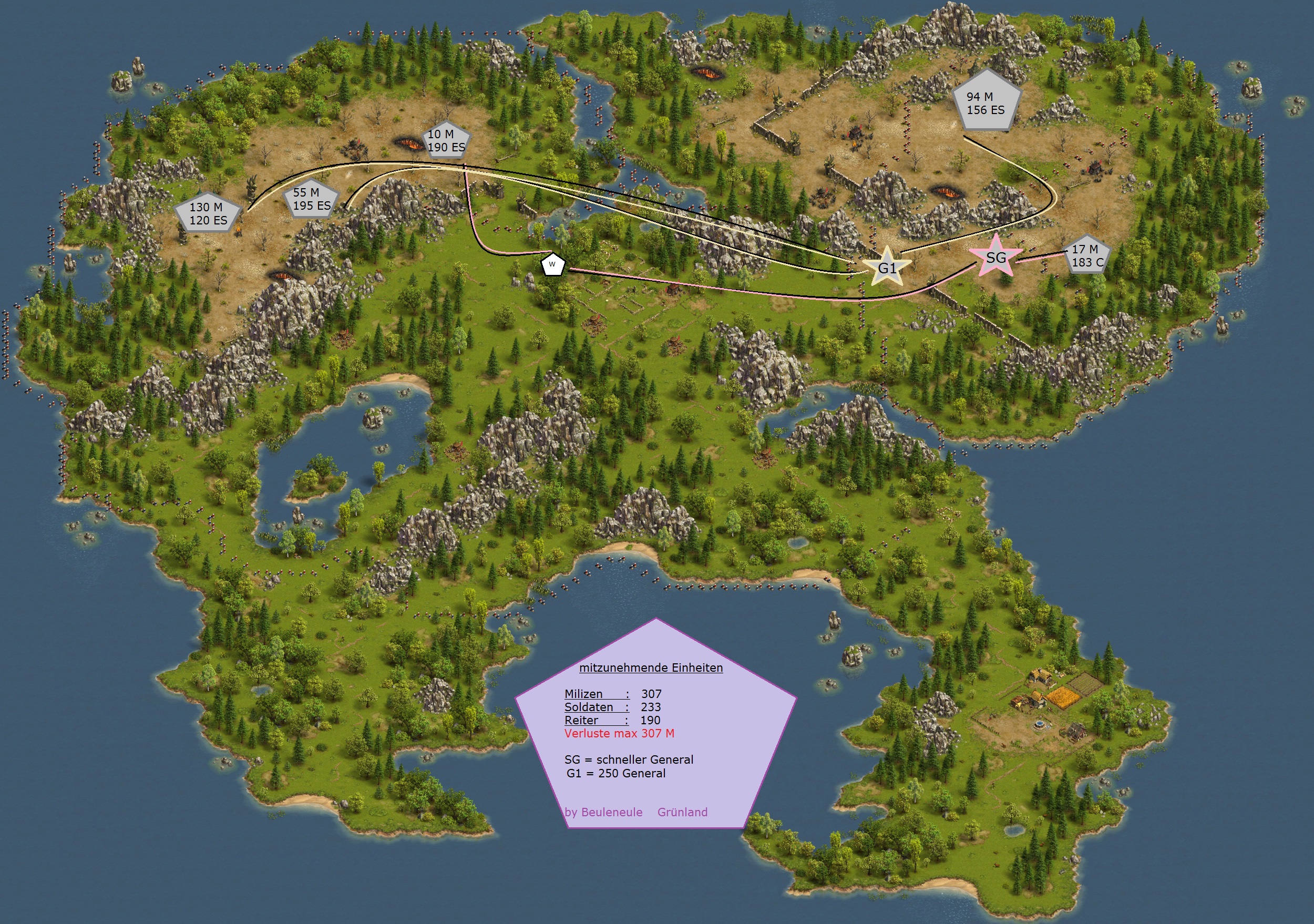Choose the 130 M 120 ES camp label
This screenshot has width=1314, height=924.
pyautogui.click(x=208, y=214)
